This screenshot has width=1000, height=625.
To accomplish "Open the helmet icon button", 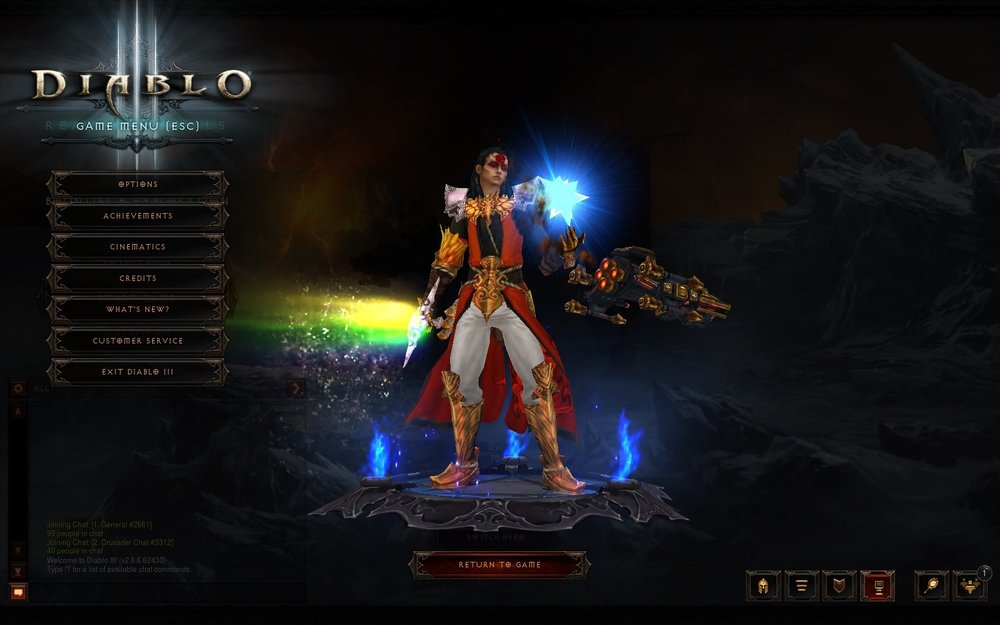I will click(763, 586).
